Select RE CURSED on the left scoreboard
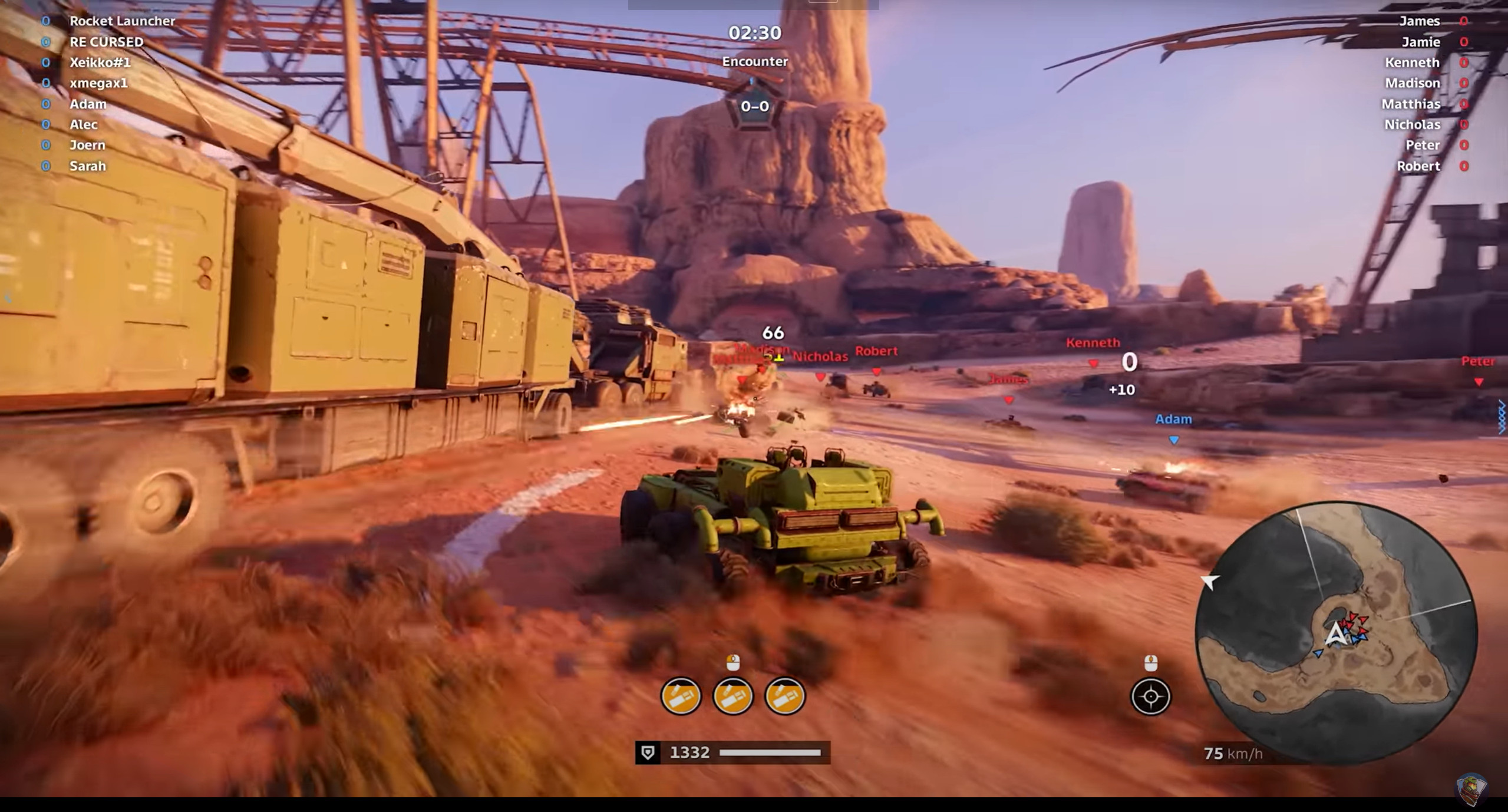This screenshot has width=1508, height=812. pos(107,41)
